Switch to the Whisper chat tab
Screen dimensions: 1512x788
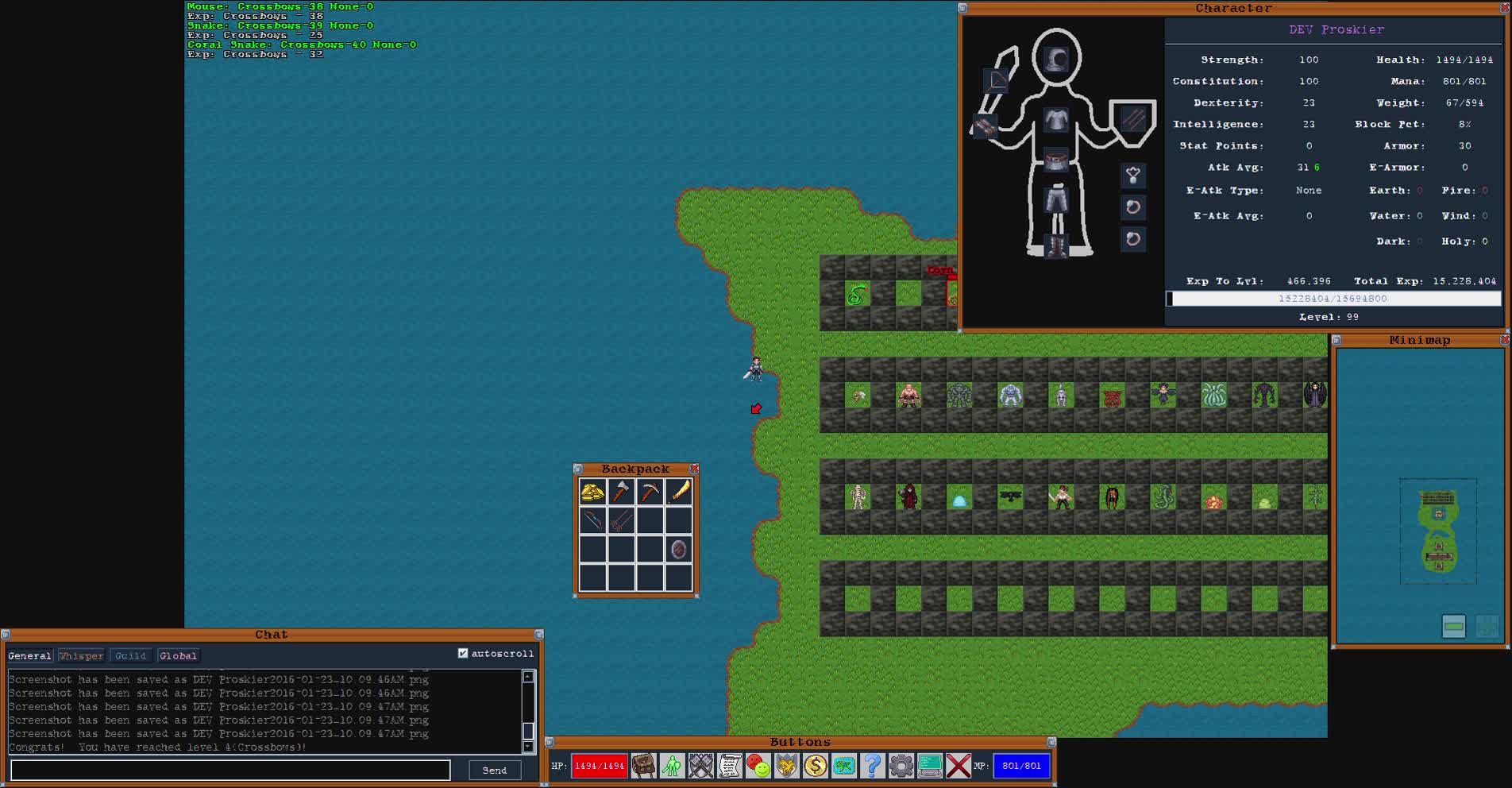click(81, 656)
